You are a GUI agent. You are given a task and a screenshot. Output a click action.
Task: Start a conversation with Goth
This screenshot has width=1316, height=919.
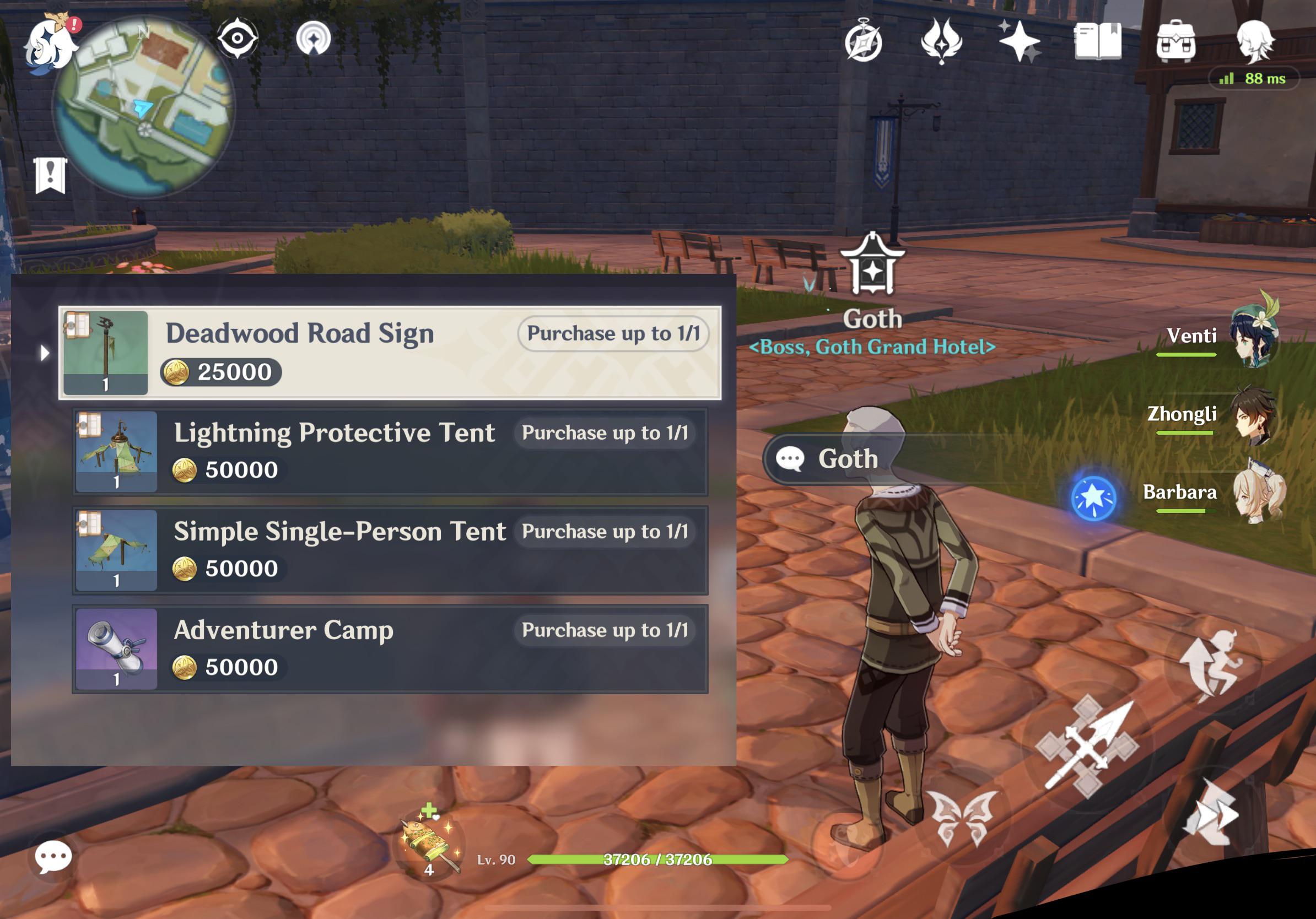(x=831, y=458)
